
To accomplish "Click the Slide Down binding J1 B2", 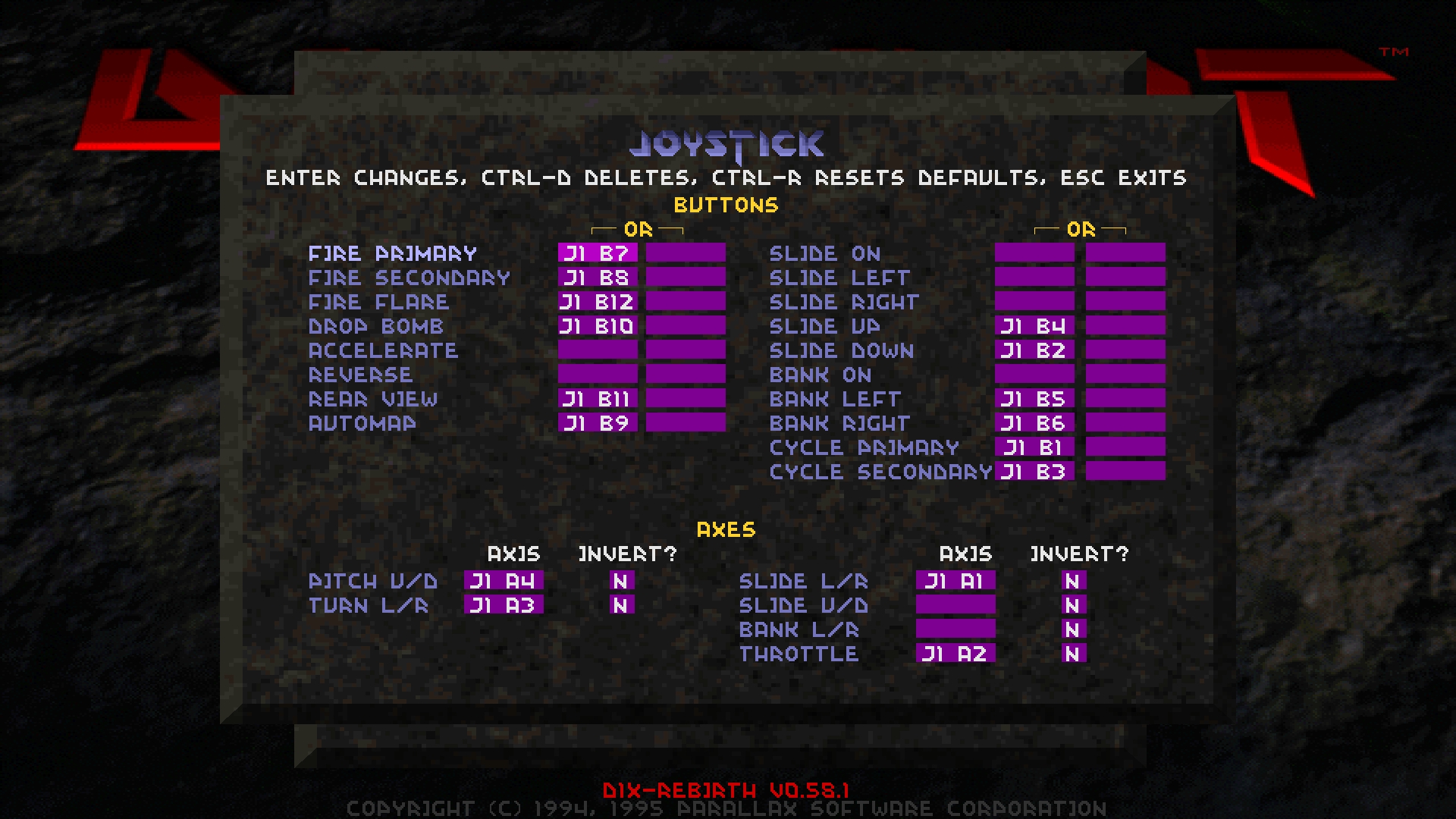I will pos(1034,351).
